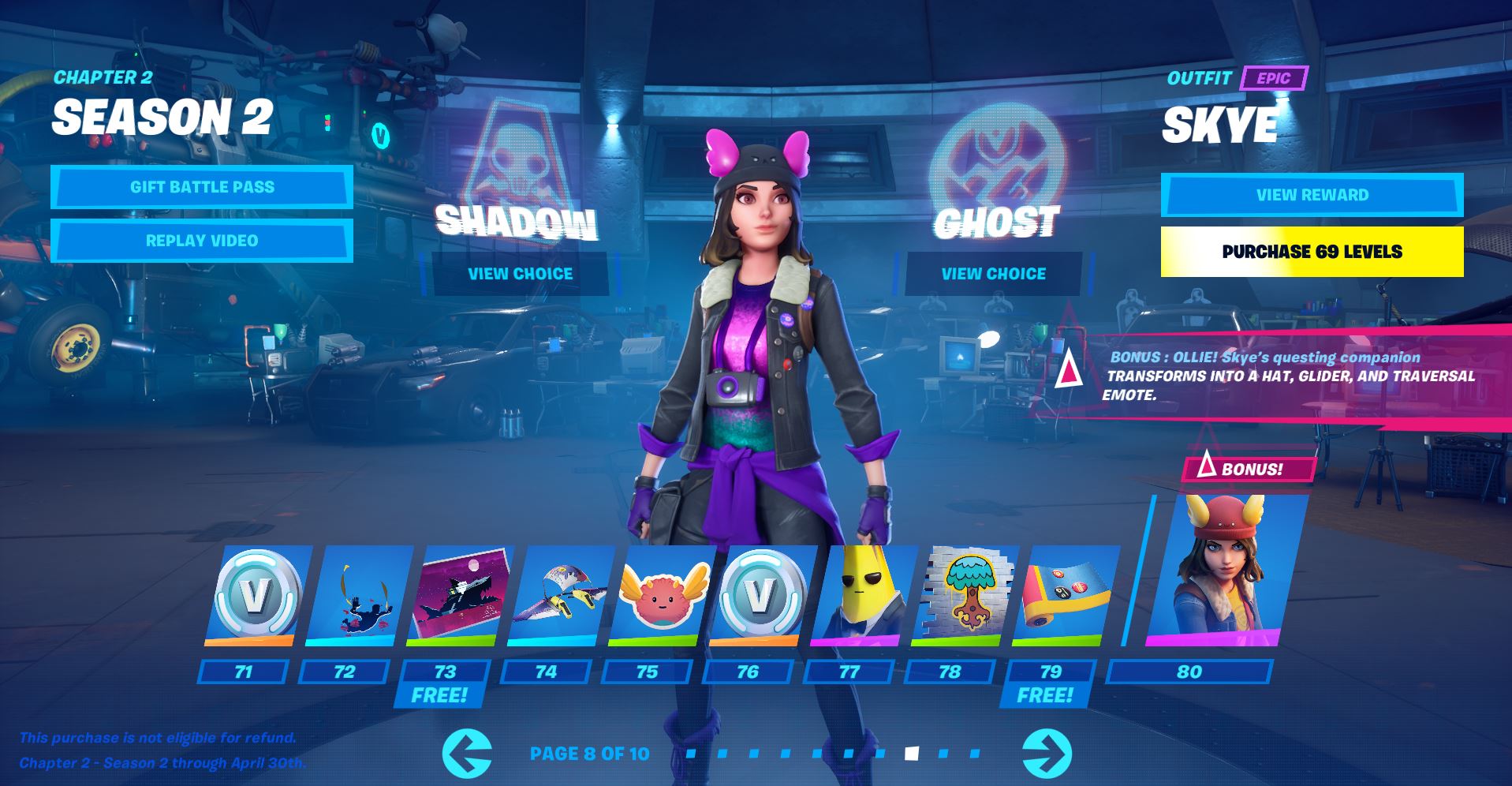Select the highlighted page dot for page 8
1512x786 pixels.
click(x=911, y=752)
